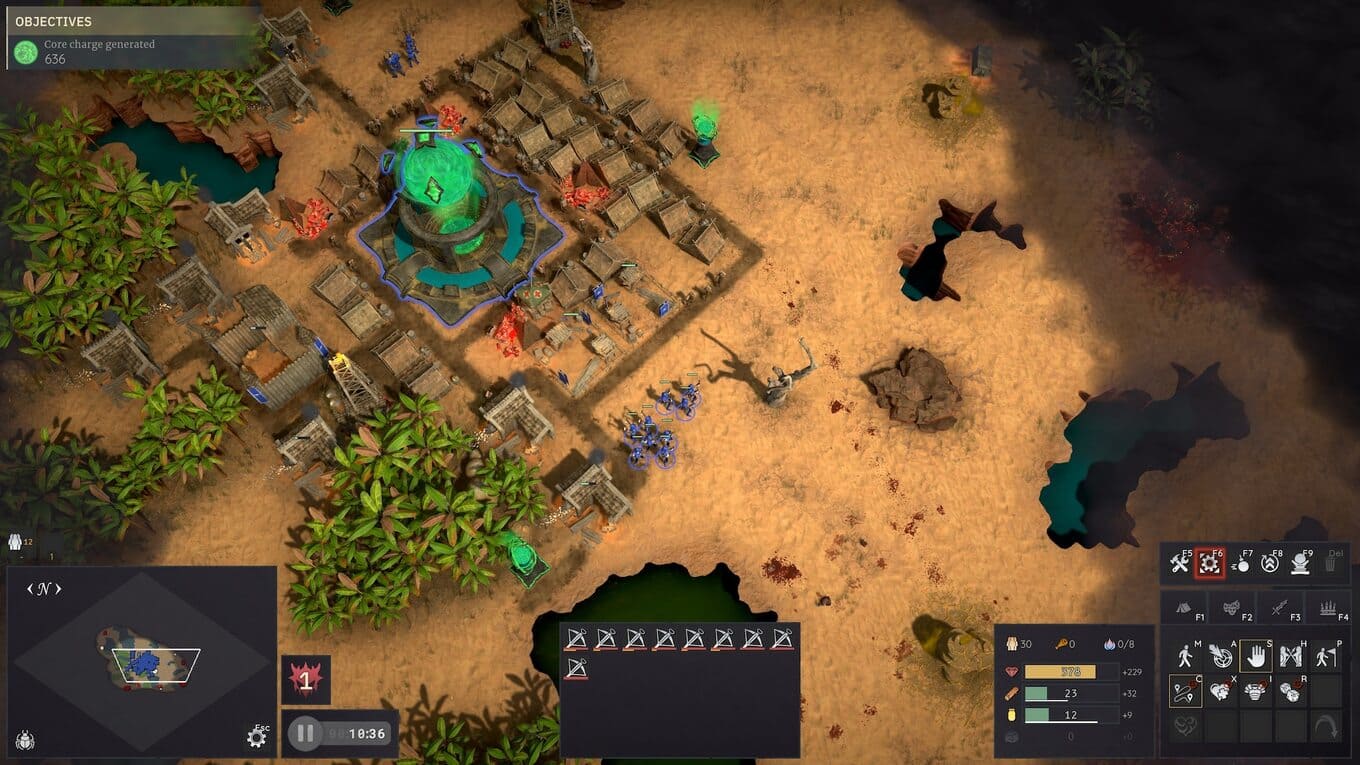The height and width of the screenshot is (765, 1360).
Task: Select the Hold position crossed-weapons command
Action: [x=1290, y=657]
